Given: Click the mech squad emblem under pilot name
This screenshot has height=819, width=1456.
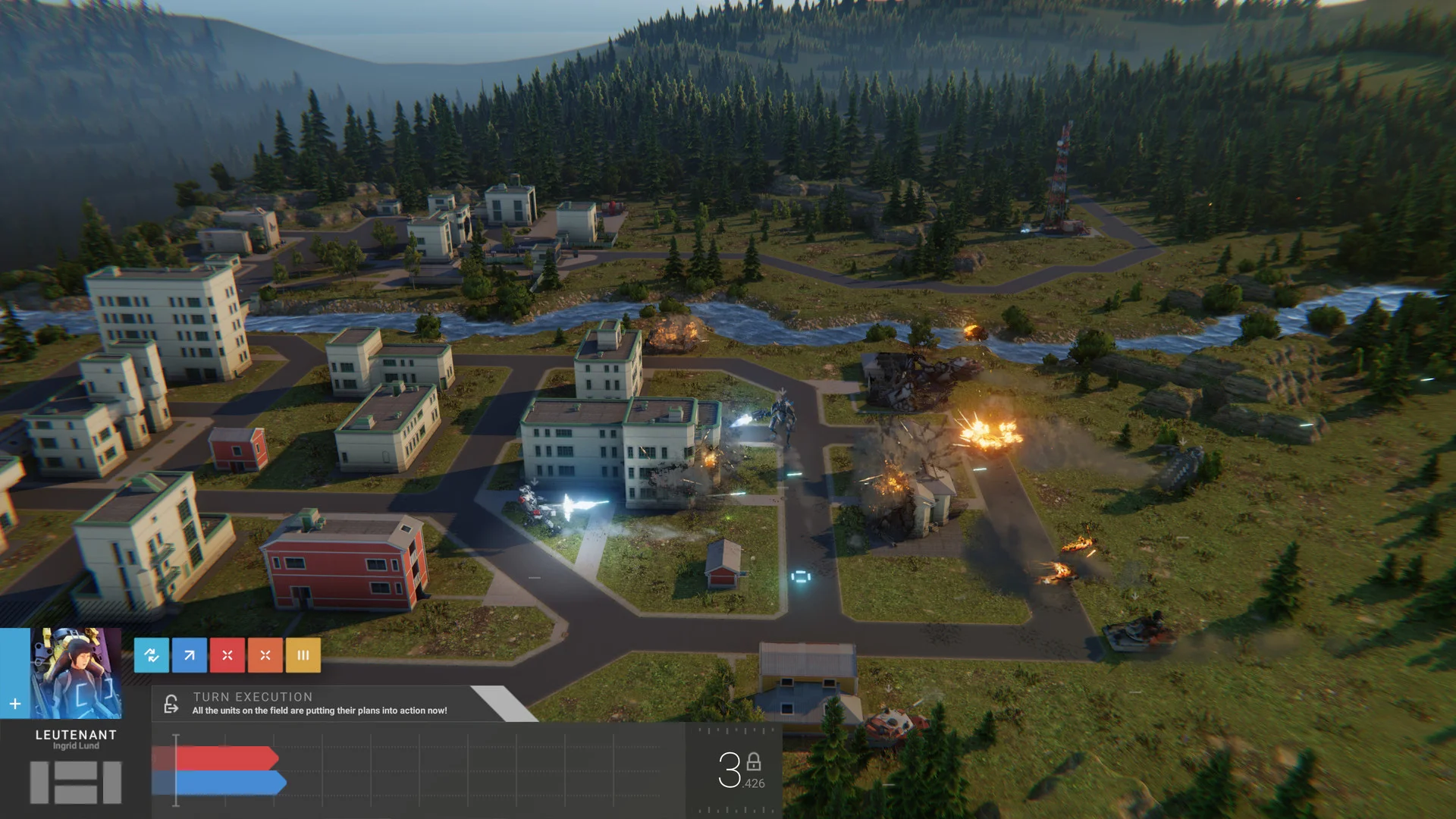Looking at the screenshot, I should pos(76,783).
